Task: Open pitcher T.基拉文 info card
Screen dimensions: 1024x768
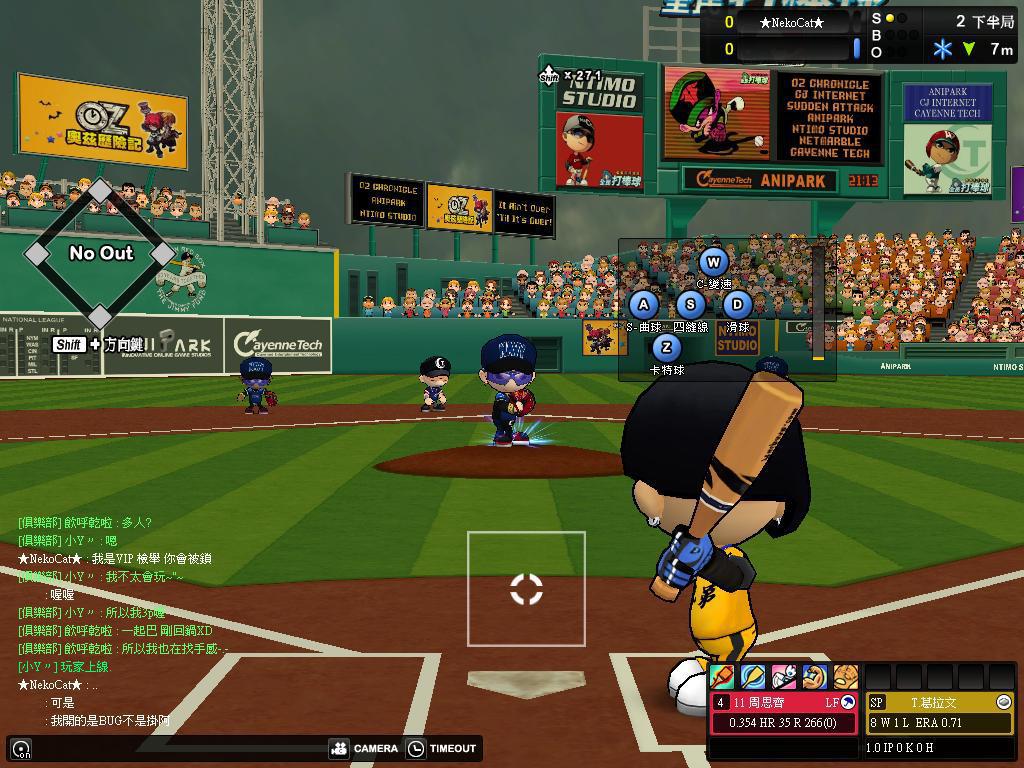Action: pos(939,712)
